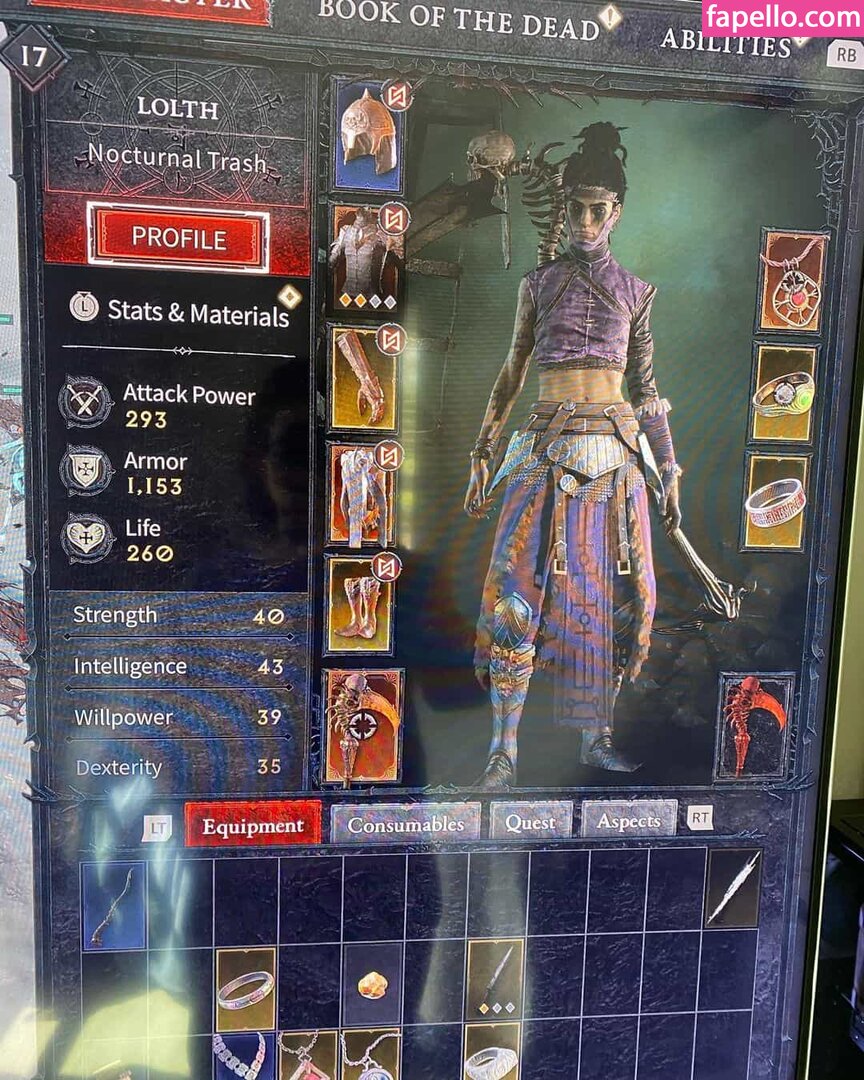The width and height of the screenshot is (864, 1080).
Task: Select the equipped pants slot
Action: tap(361, 494)
